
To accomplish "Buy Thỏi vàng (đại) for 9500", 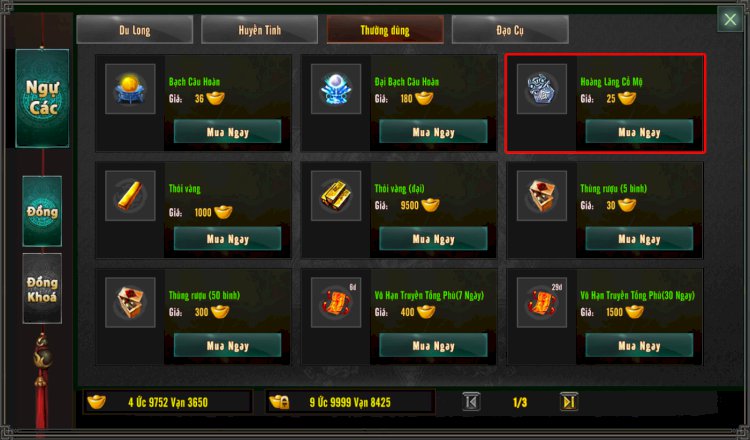I will point(433,239).
